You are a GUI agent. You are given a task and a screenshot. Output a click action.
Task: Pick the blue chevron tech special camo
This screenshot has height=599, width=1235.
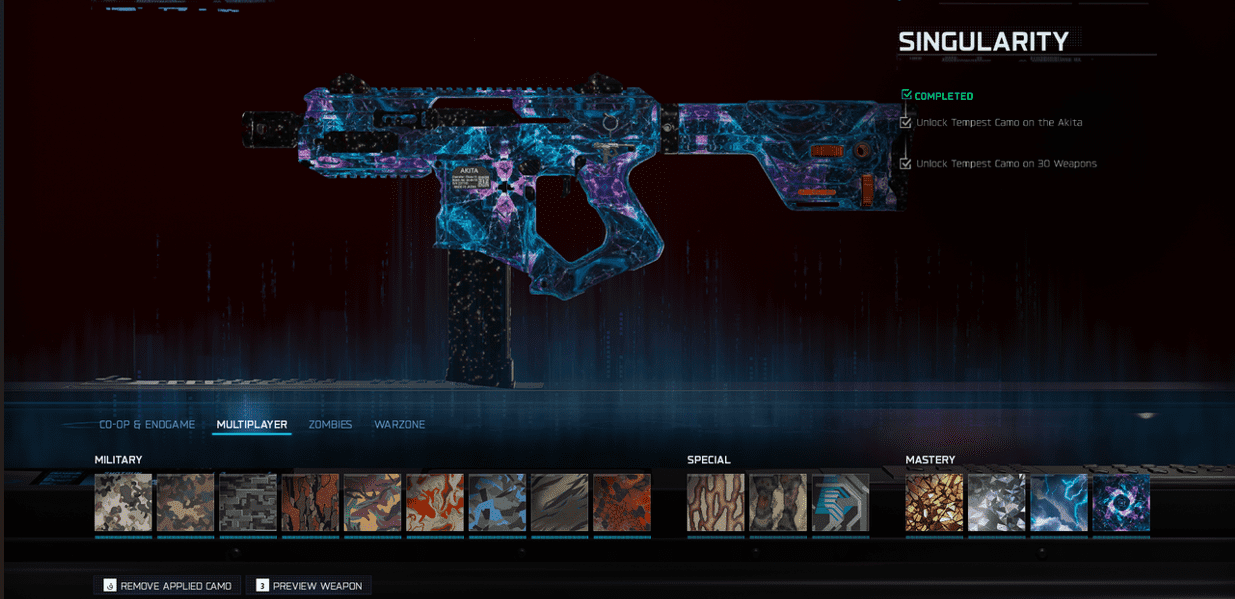(840, 502)
